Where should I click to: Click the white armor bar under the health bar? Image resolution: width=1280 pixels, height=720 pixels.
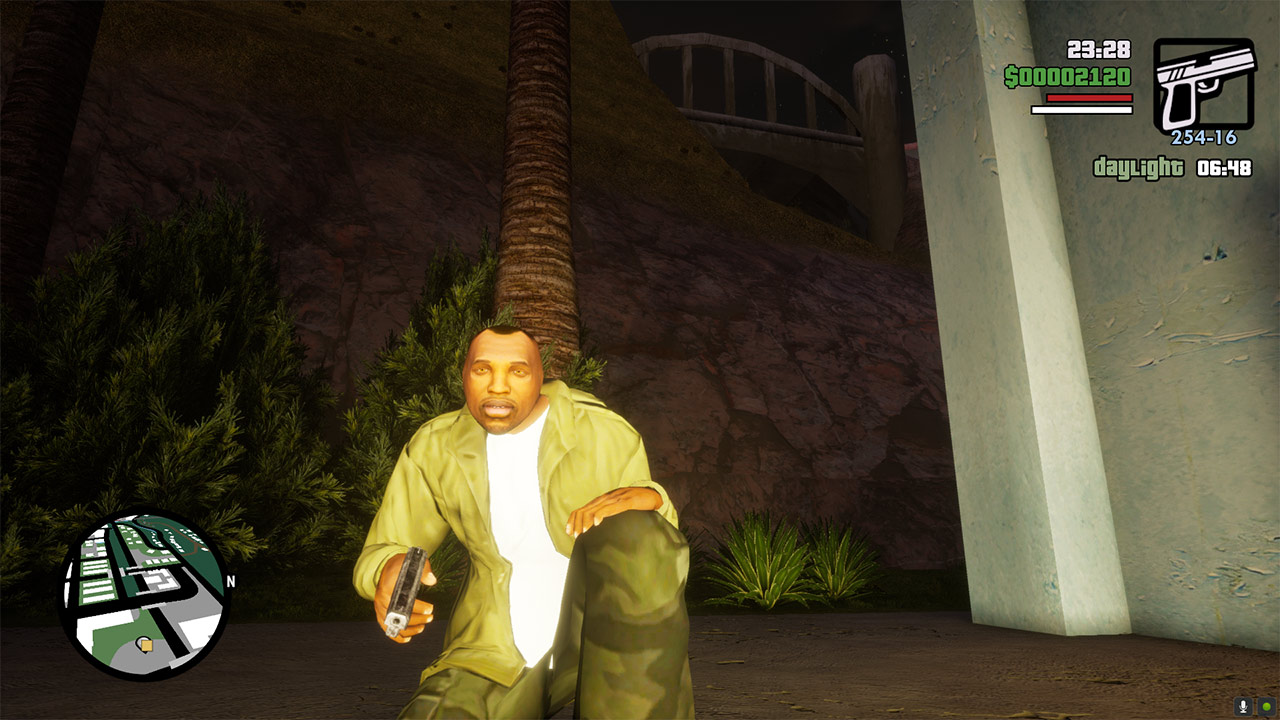(1080, 110)
